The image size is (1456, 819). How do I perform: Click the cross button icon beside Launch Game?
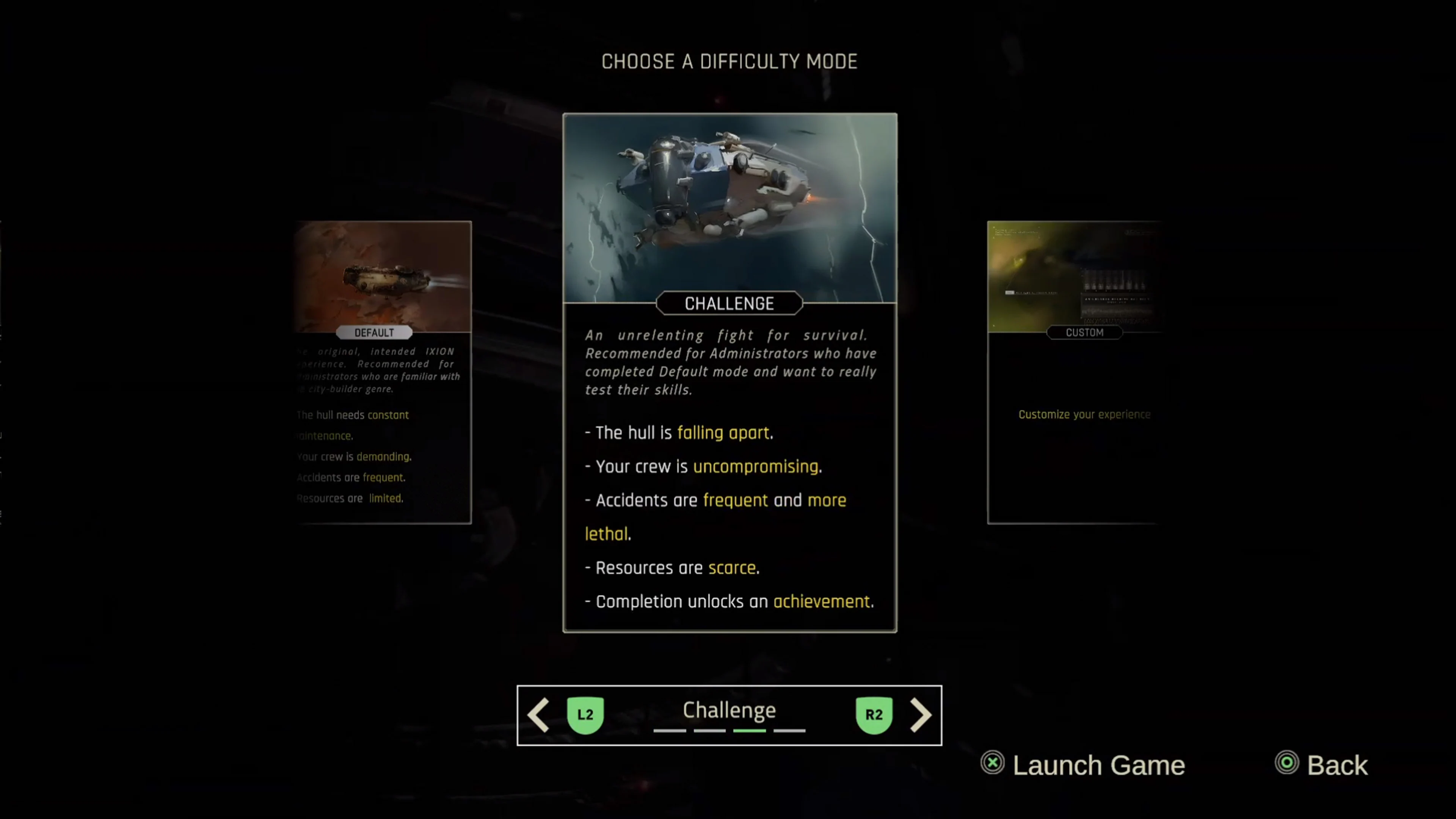click(x=993, y=764)
